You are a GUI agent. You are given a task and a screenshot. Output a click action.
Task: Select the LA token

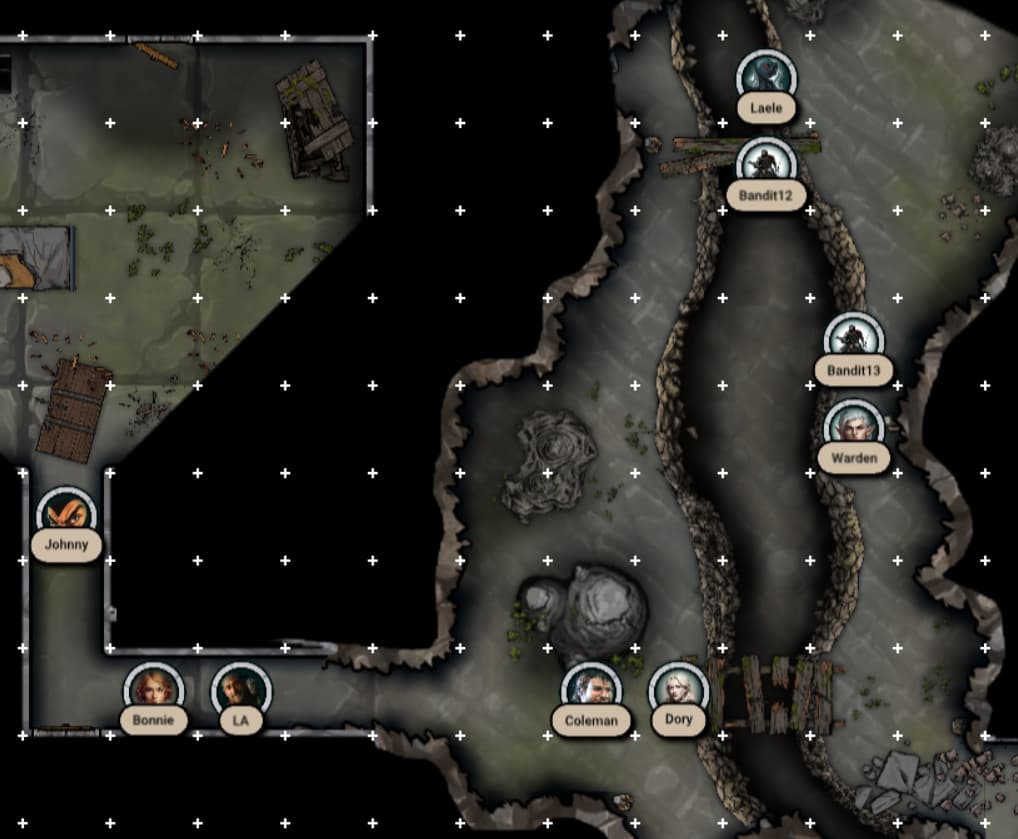point(241,691)
